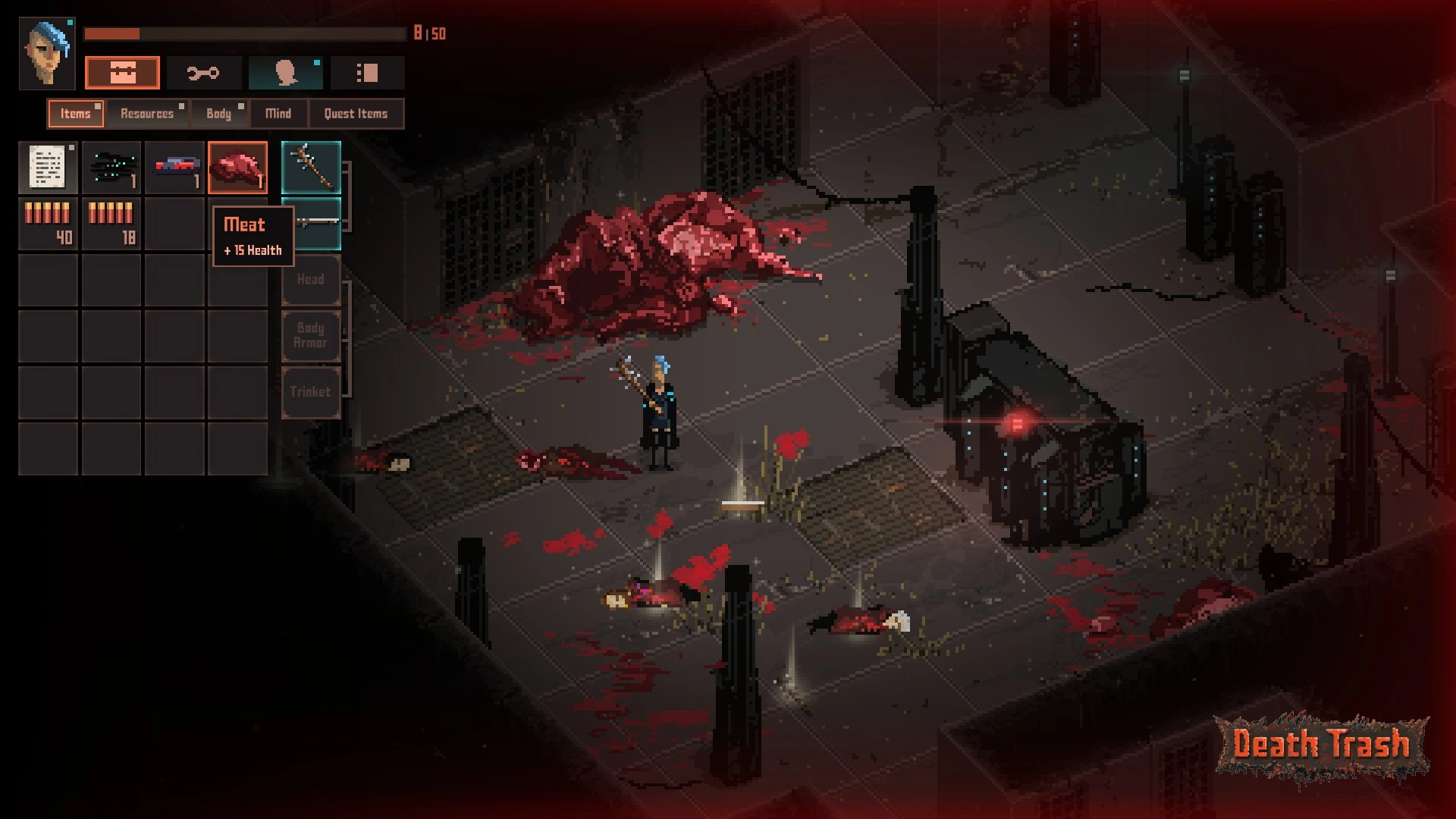The image size is (1456, 819).
Task: Open the character head-silhouette menu
Action: [x=285, y=73]
